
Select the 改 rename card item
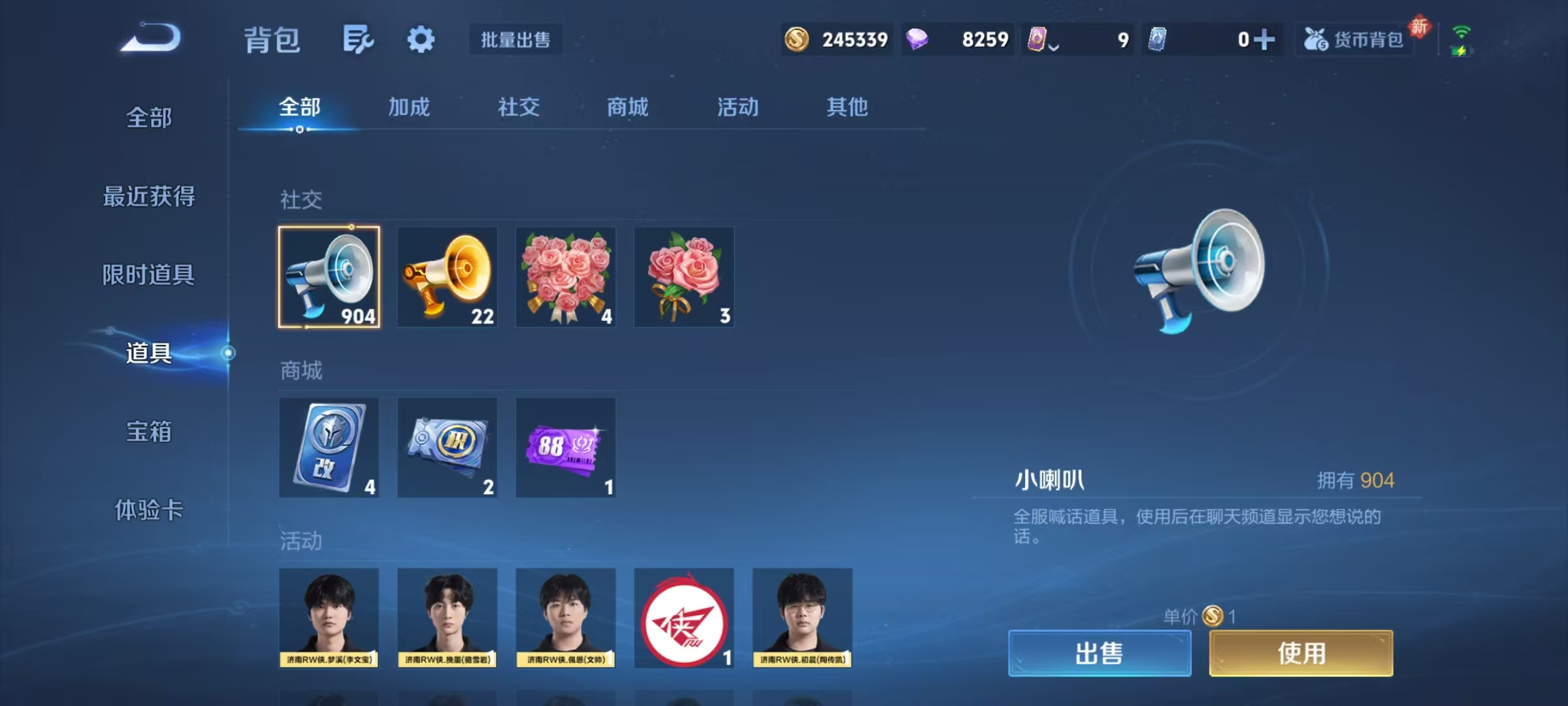coord(329,447)
